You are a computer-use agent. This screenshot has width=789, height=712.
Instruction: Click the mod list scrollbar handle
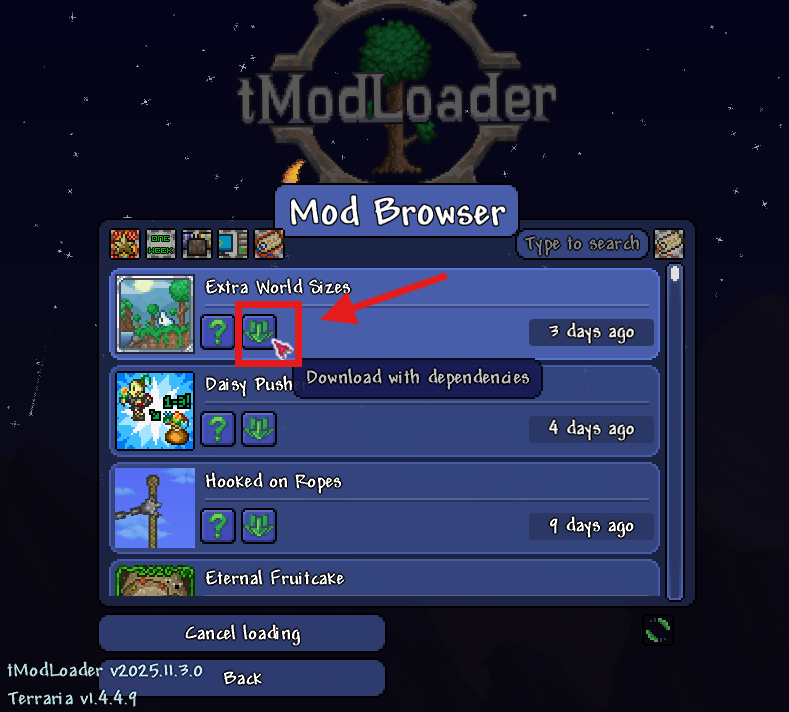675,274
